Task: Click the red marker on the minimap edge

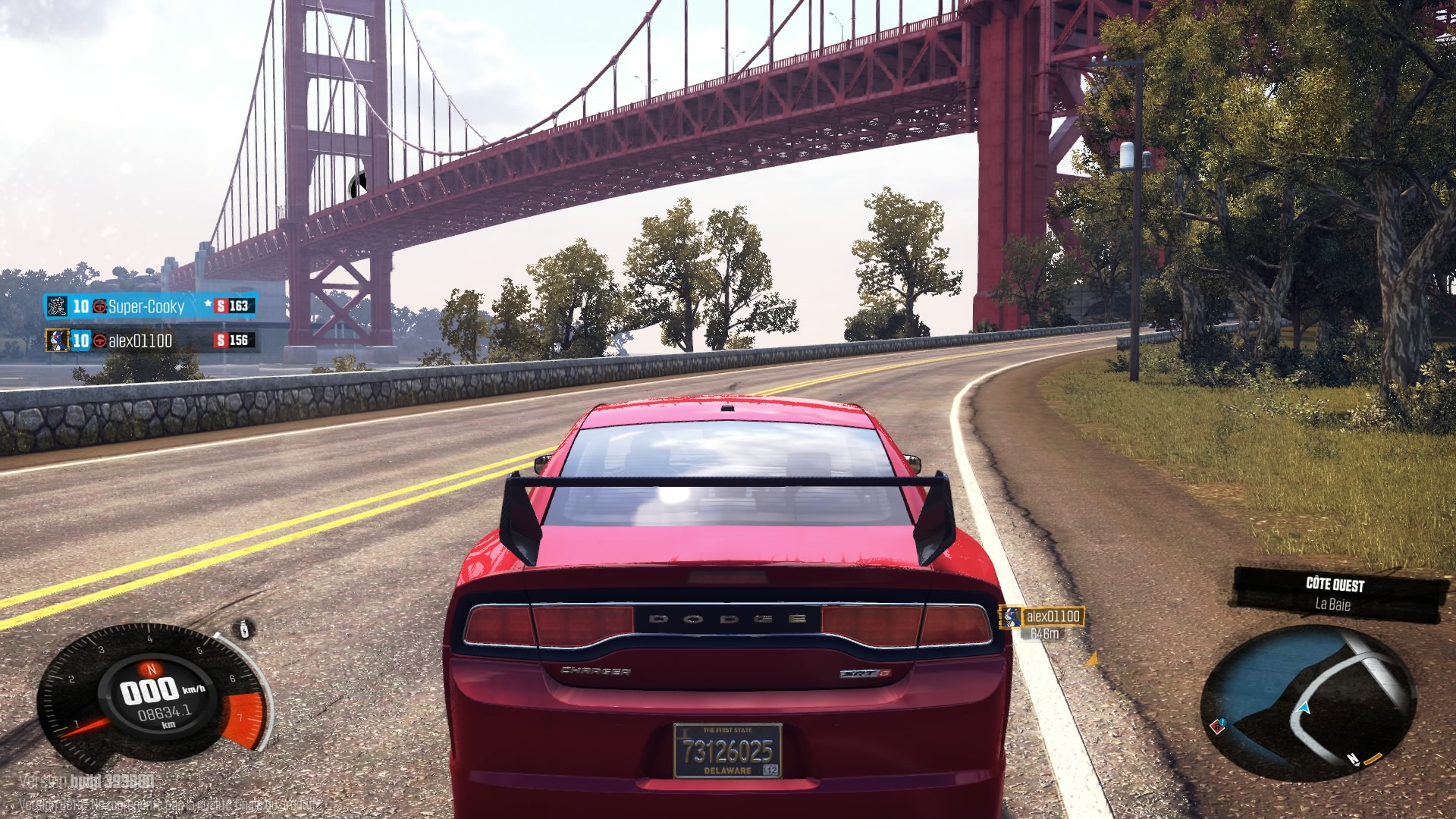Action: [x=1218, y=726]
